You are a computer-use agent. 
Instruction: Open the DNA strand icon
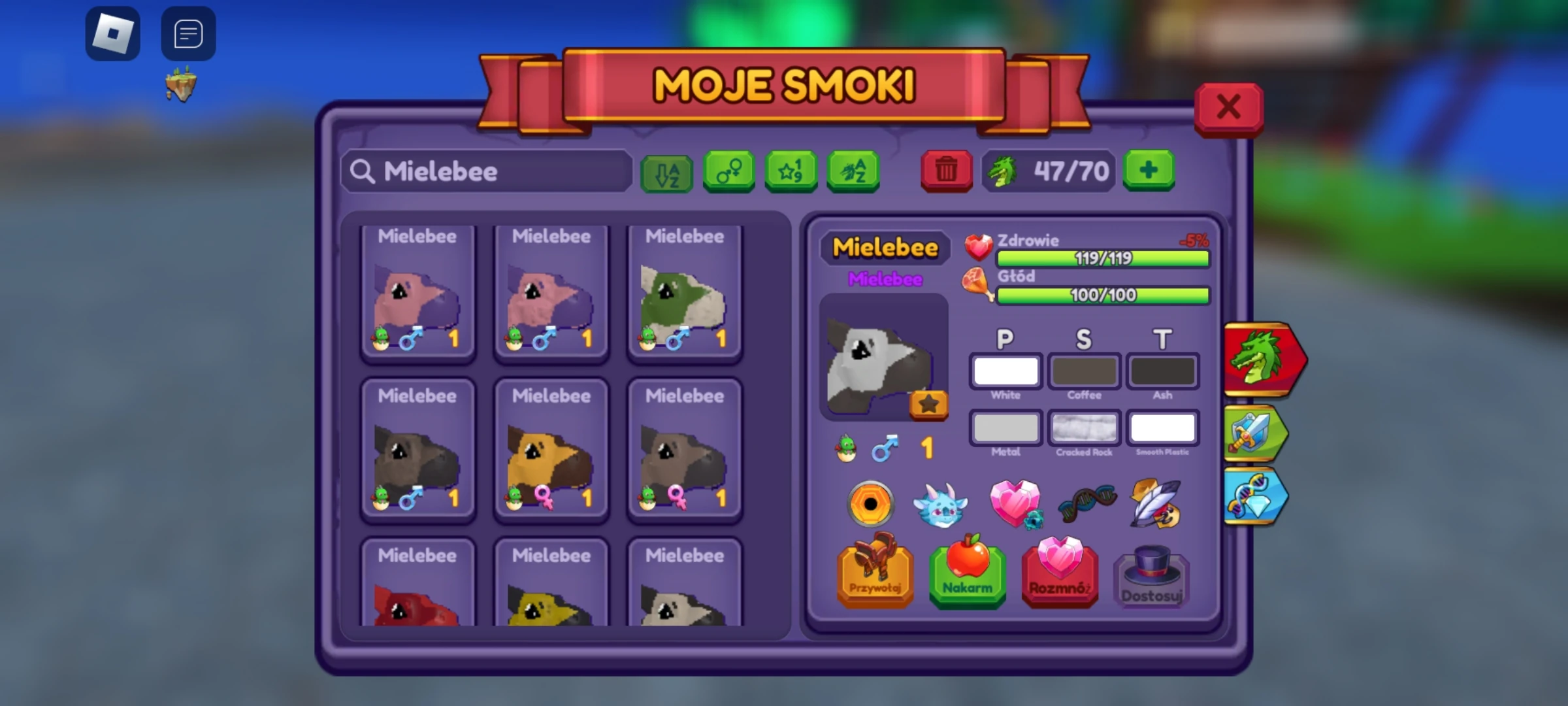pos(1086,502)
